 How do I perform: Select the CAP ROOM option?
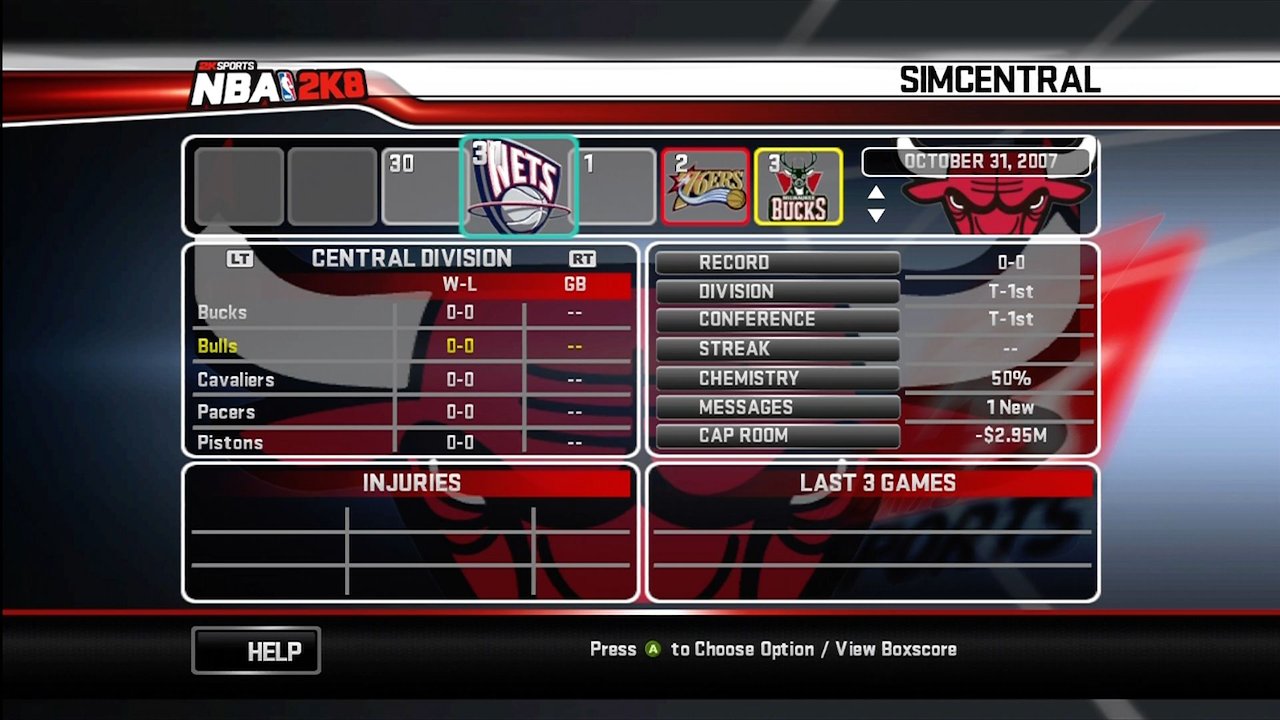tap(777, 436)
